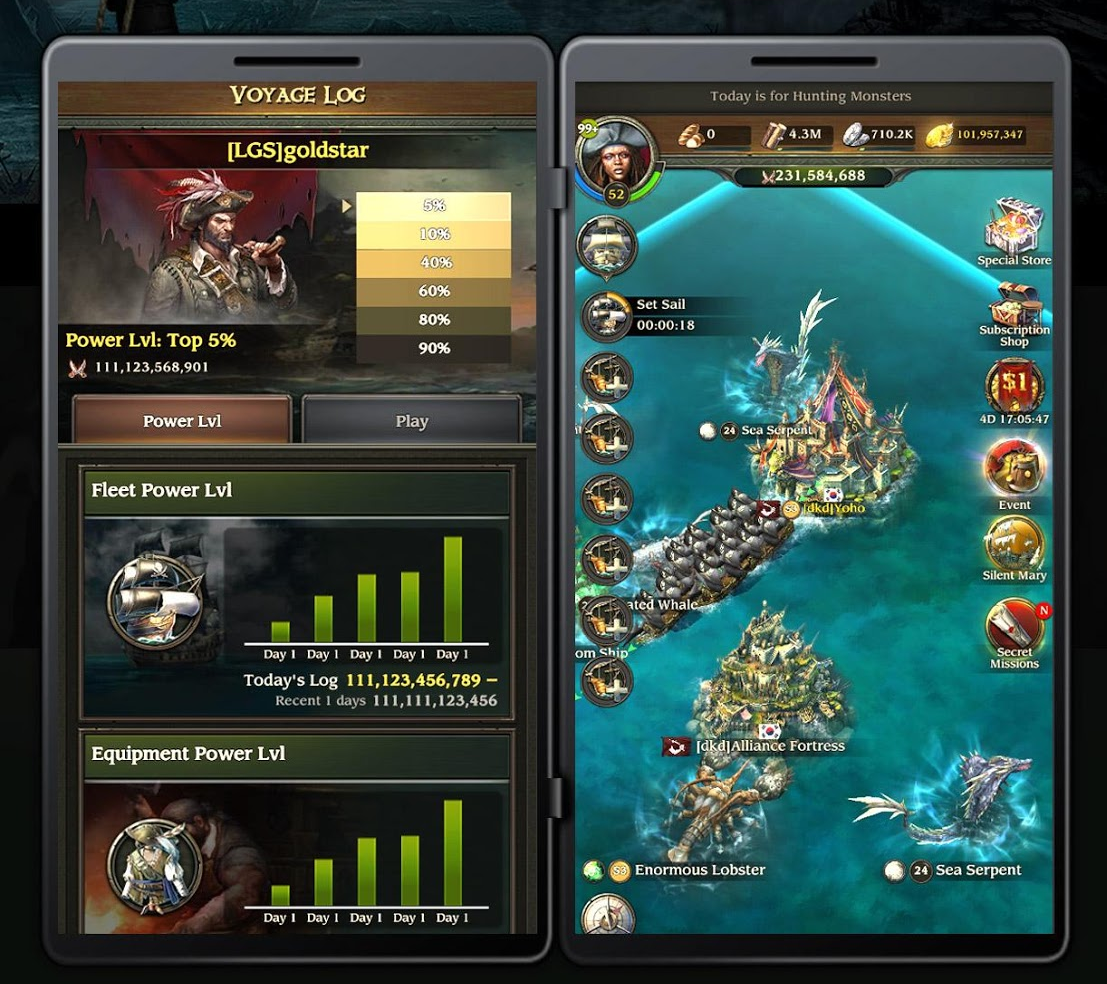
Task: Switch to the Power Lvl tab
Action: coord(181,421)
